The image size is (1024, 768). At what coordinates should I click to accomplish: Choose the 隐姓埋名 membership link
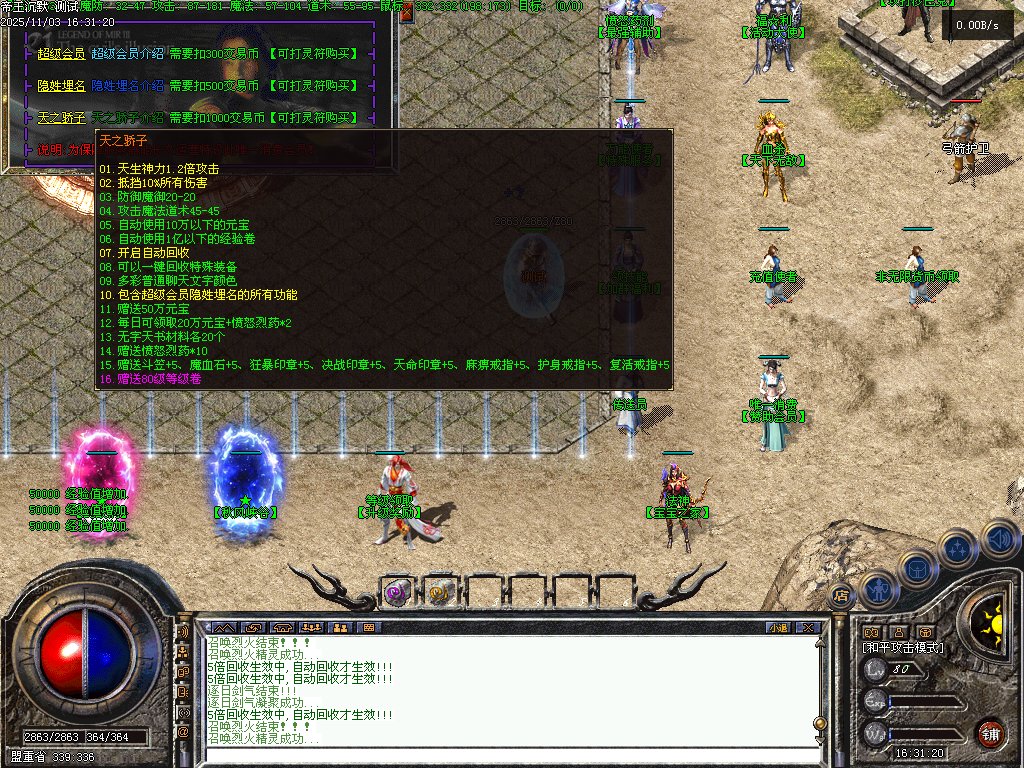pyautogui.click(x=61, y=86)
